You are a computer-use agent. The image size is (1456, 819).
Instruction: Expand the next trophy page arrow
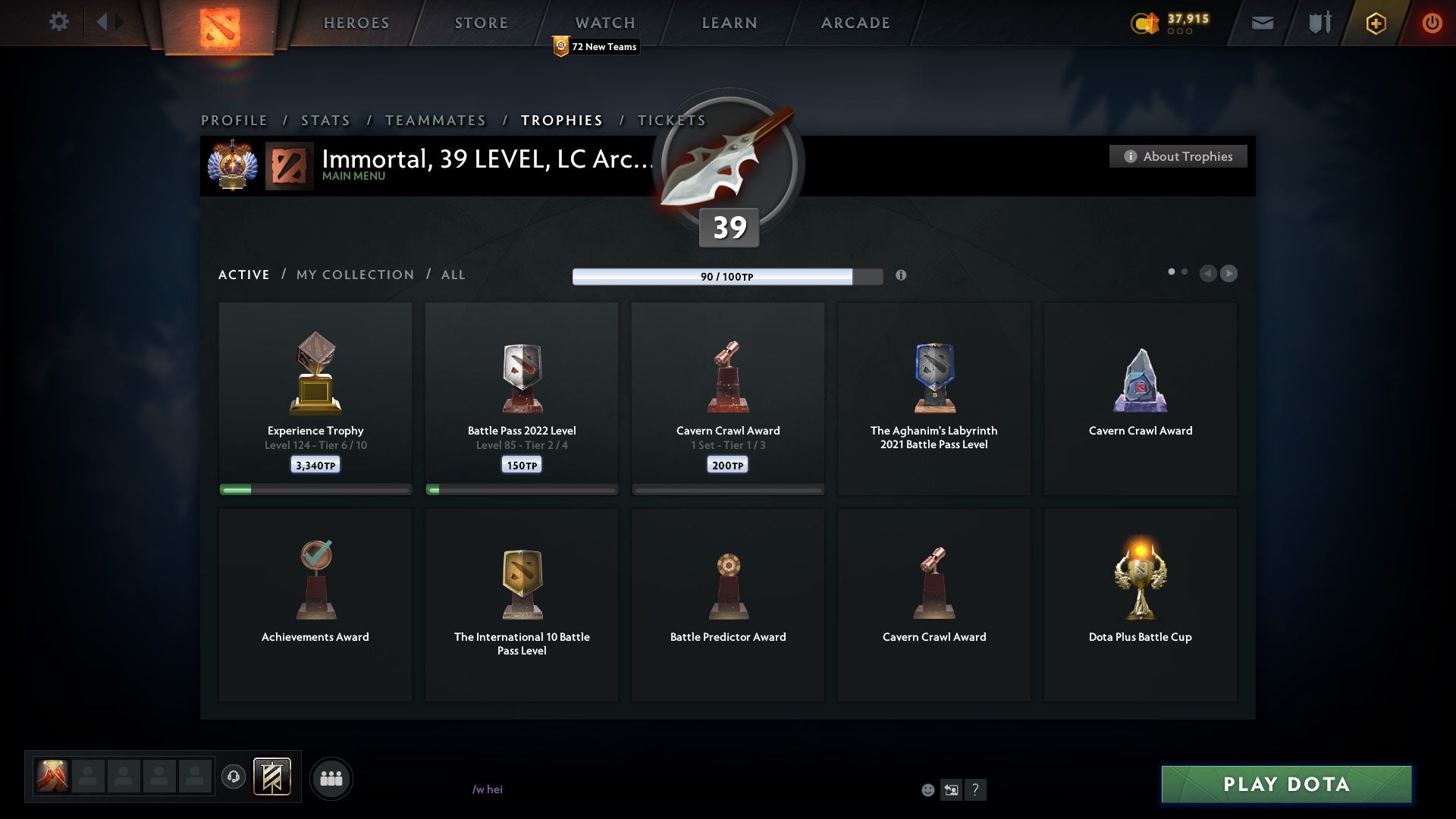[x=1229, y=274]
